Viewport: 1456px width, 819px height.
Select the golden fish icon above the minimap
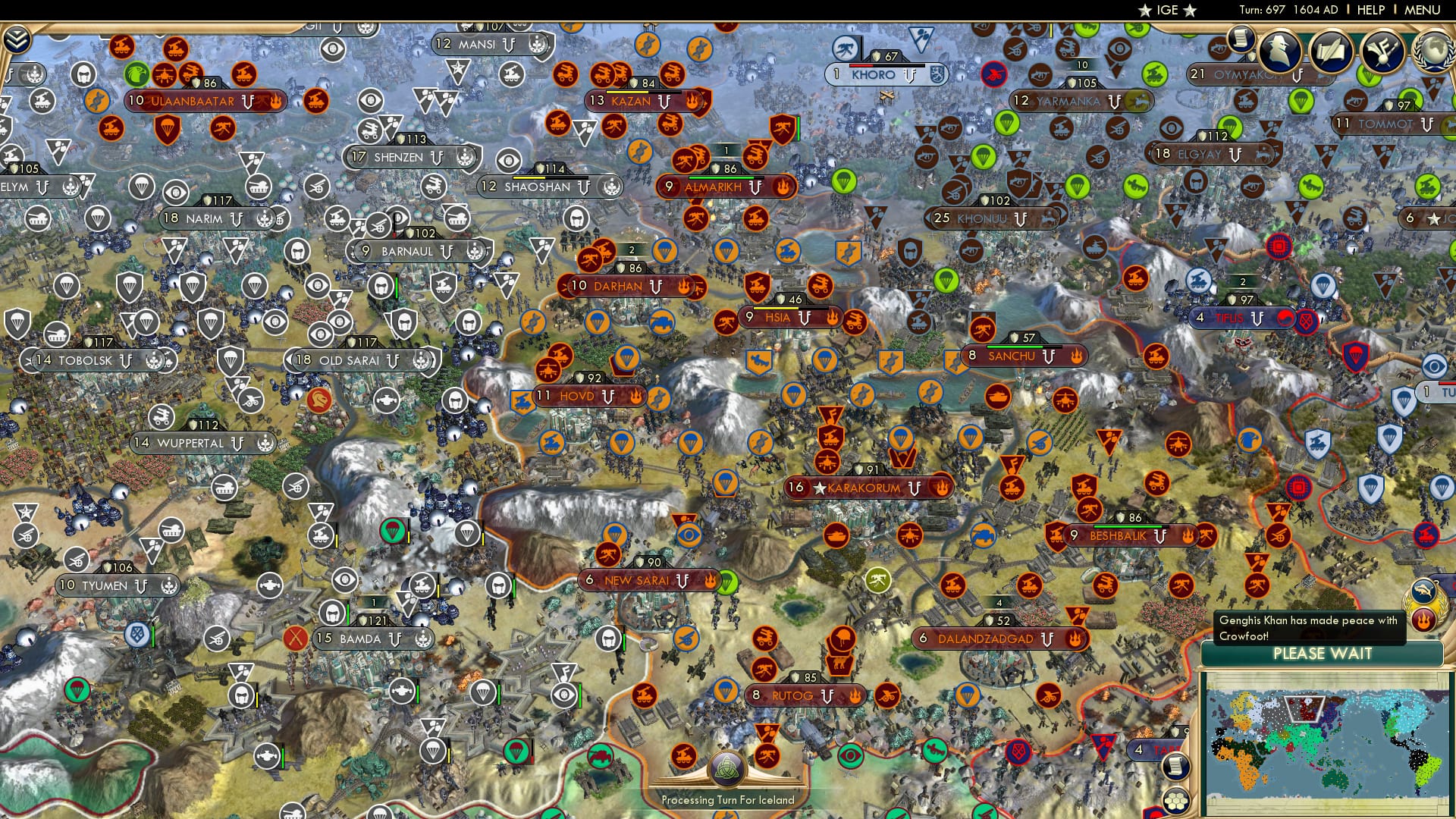click(x=1423, y=590)
